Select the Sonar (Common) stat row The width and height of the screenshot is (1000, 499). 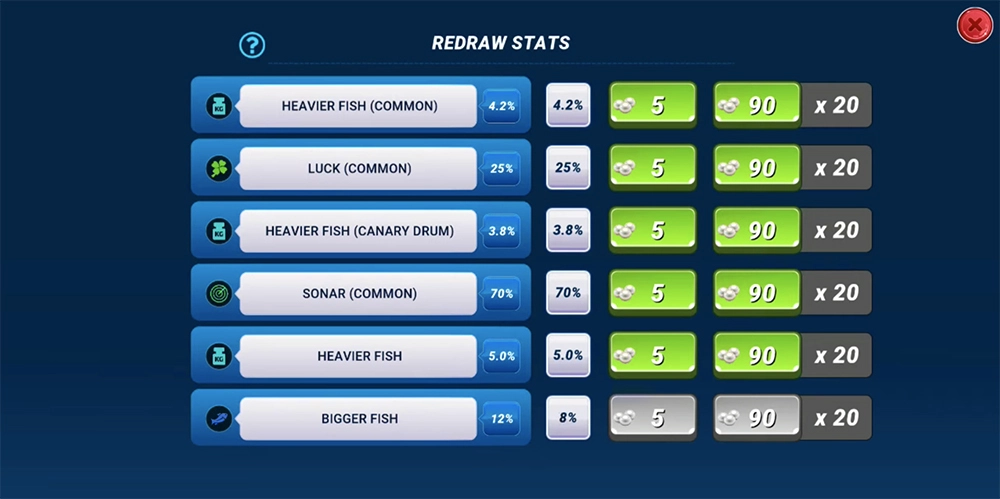click(359, 293)
